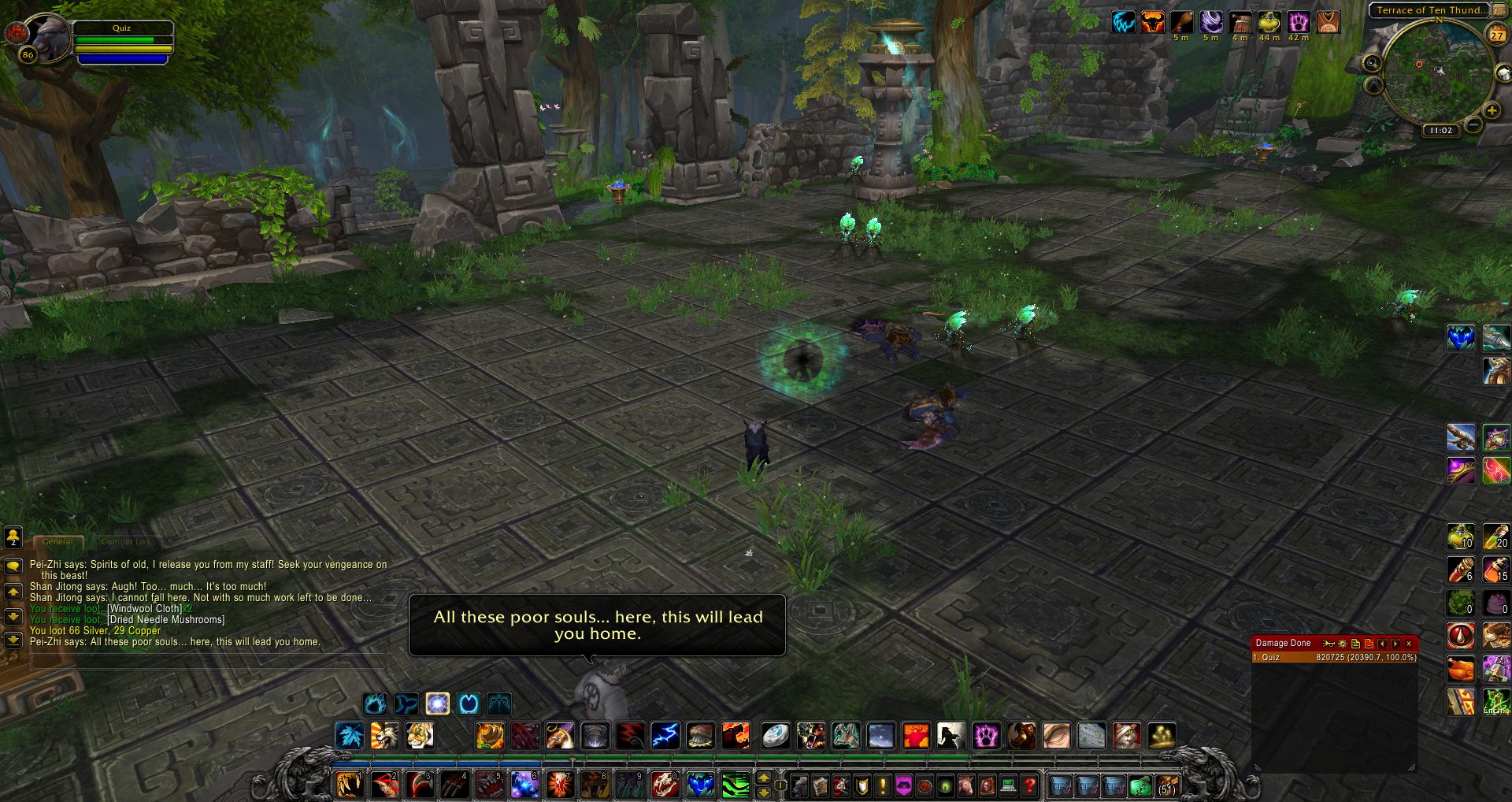Viewport: 1512px width, 802px height.
Task: Zoom in on the minimap
Action: tap(1492, 111)
